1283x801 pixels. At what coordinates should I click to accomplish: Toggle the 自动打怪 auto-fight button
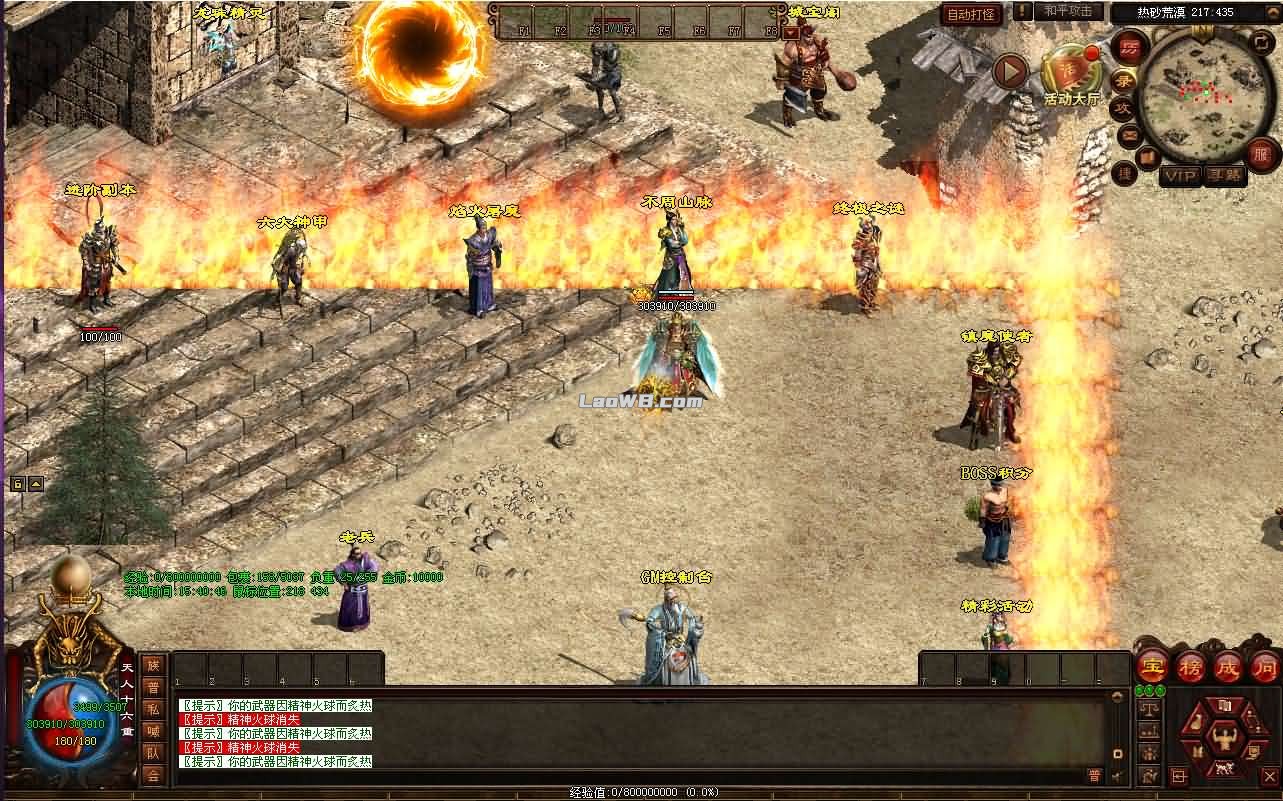coord(971,15)
